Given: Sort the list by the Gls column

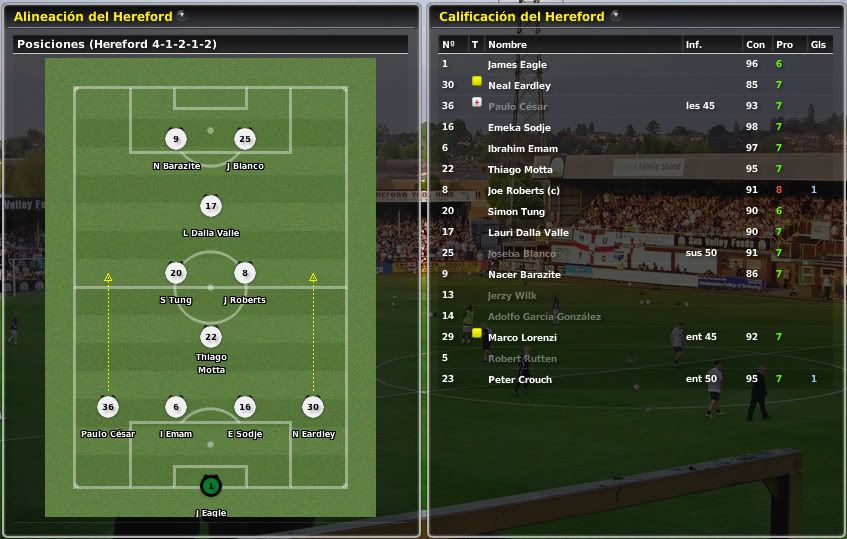Looking at the screenshot, I should pyautogui.click(x=818, y=45).
